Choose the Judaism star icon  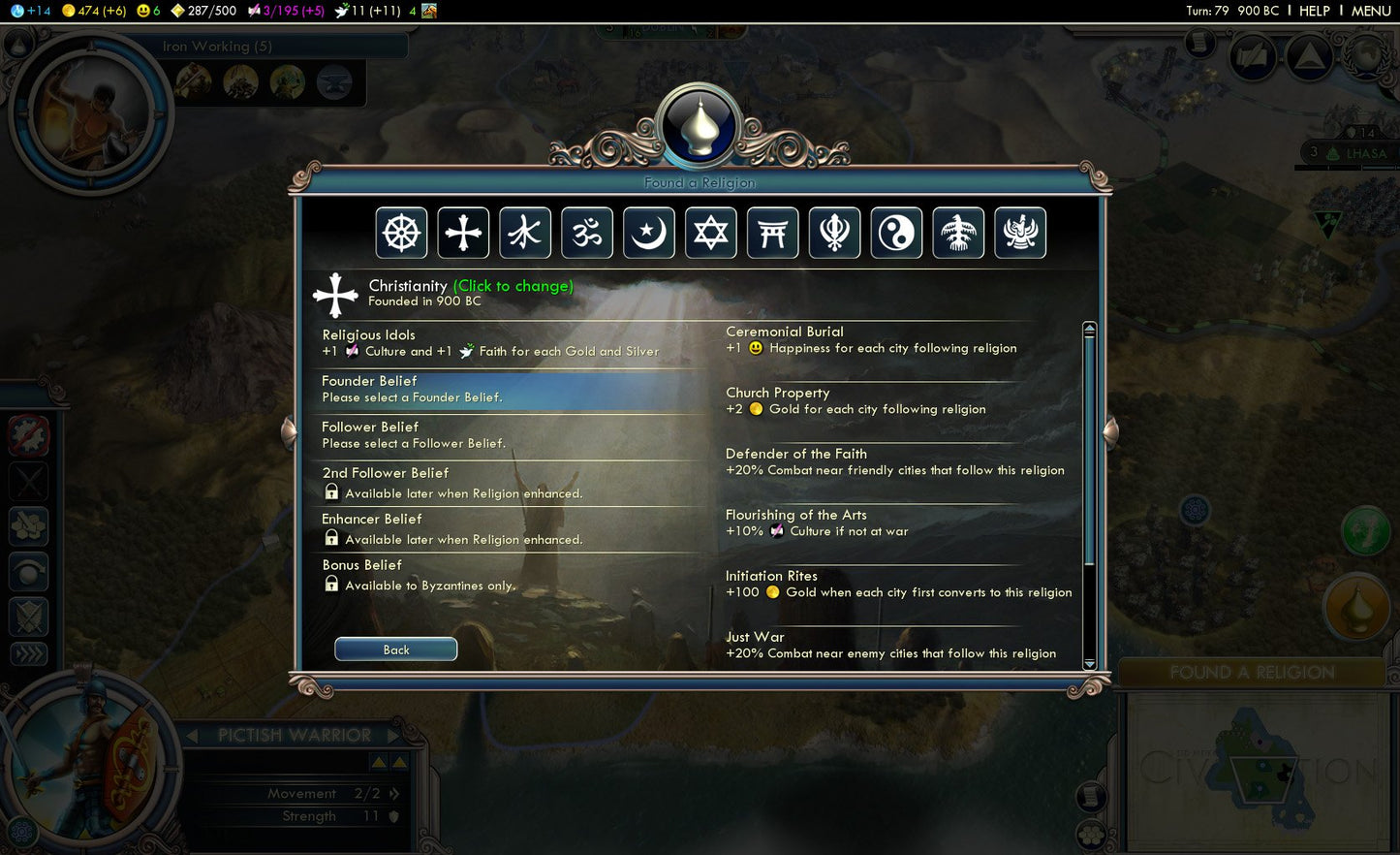click(711, 233)
